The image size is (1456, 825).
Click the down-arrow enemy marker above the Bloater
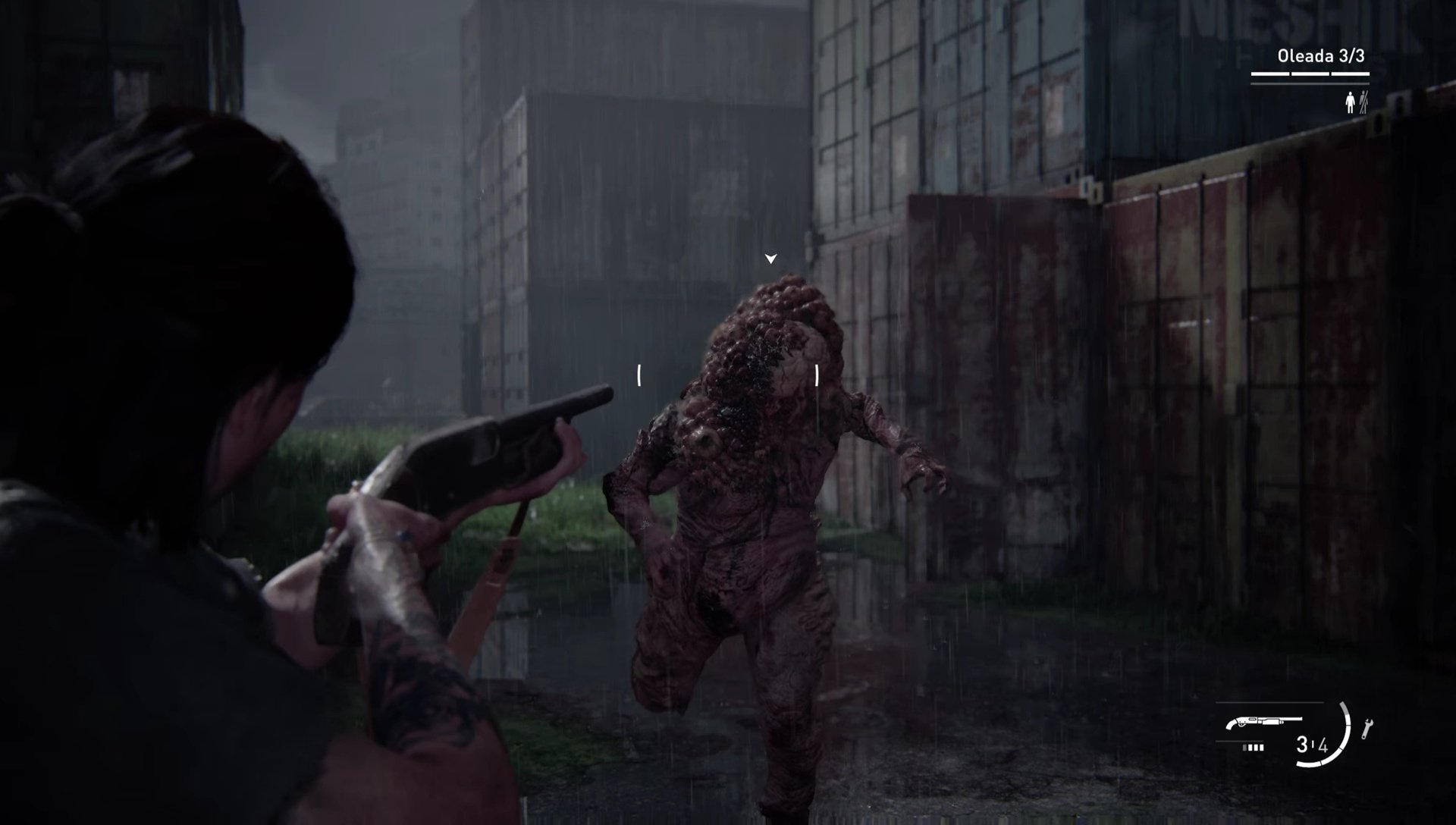(x=771, y=258)
